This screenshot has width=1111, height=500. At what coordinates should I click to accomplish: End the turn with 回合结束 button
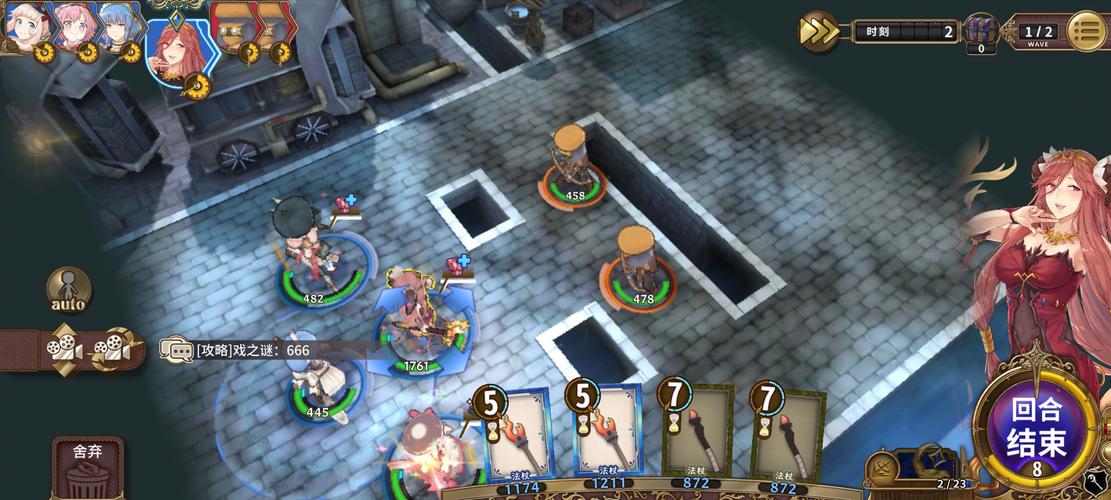(1037, 429)
